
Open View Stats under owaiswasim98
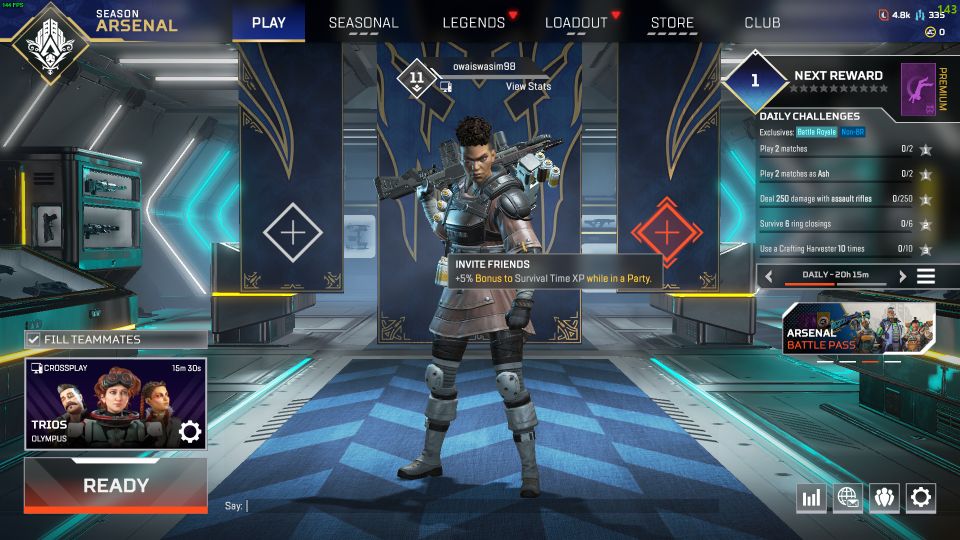click(528, 87)
